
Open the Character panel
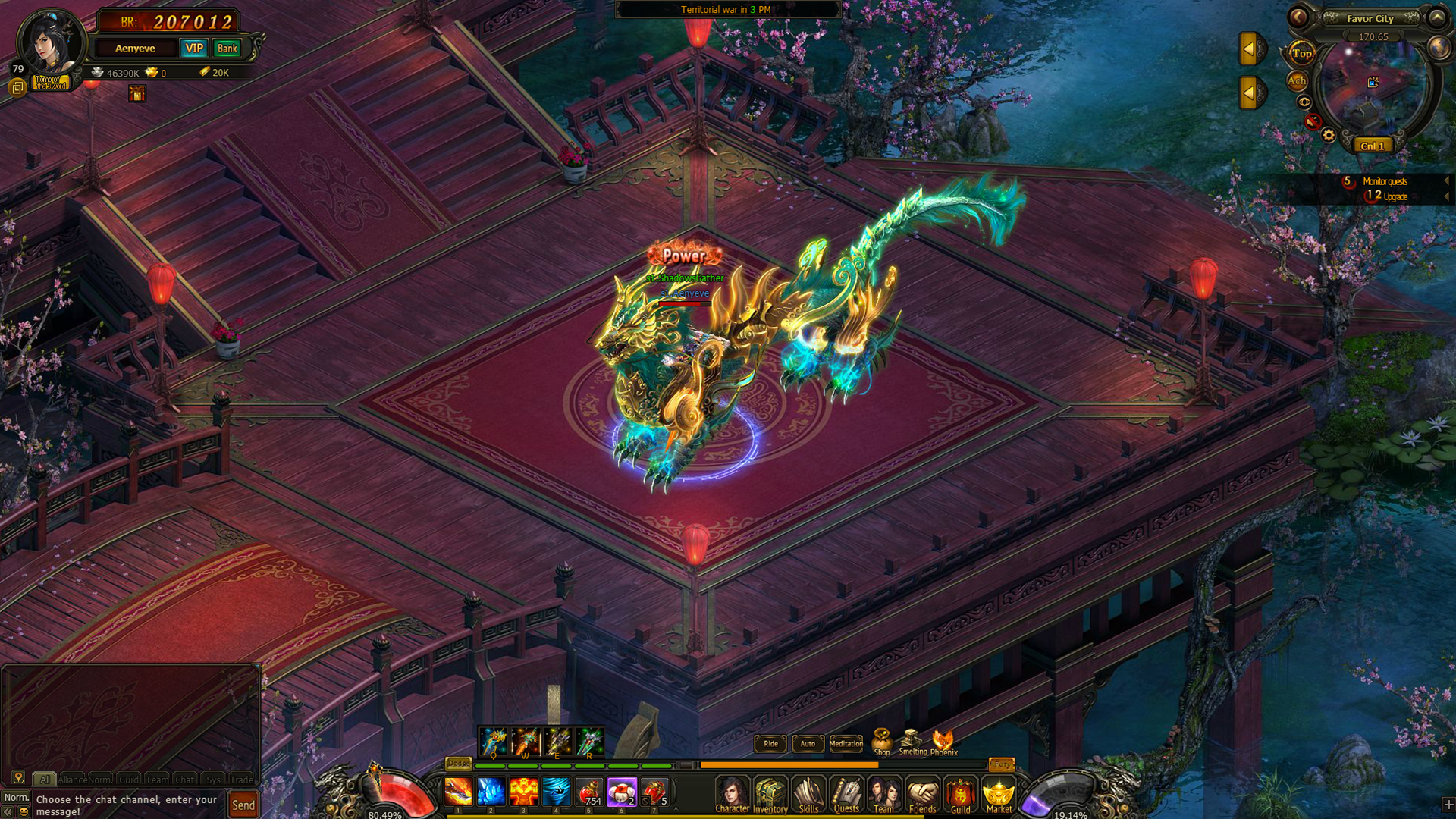pos(731,795)
